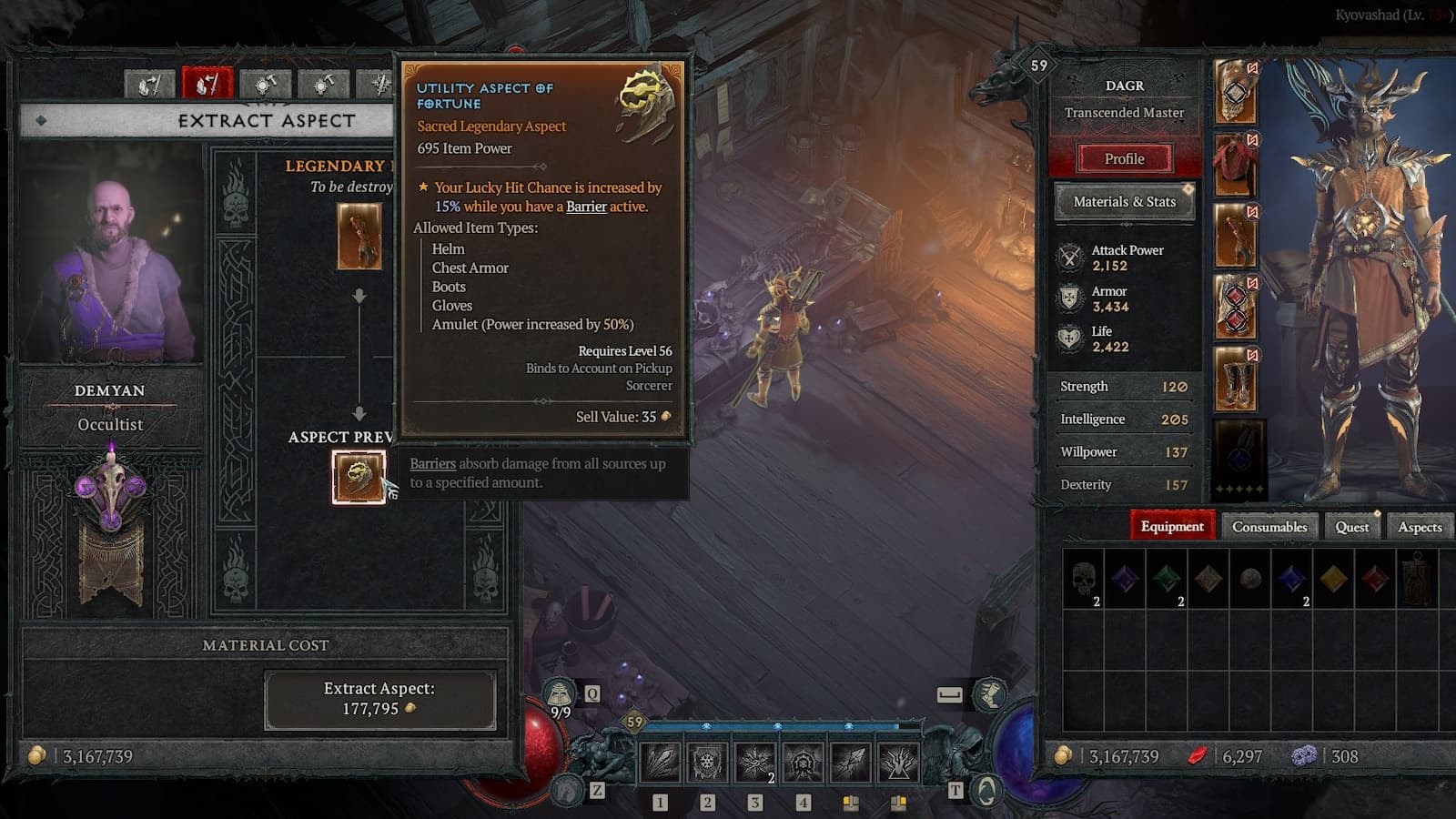The height and width of the screenshot is (819, 1456).
Task: Select the Ice Shards skill in slot 1
Action: (660, 763)
